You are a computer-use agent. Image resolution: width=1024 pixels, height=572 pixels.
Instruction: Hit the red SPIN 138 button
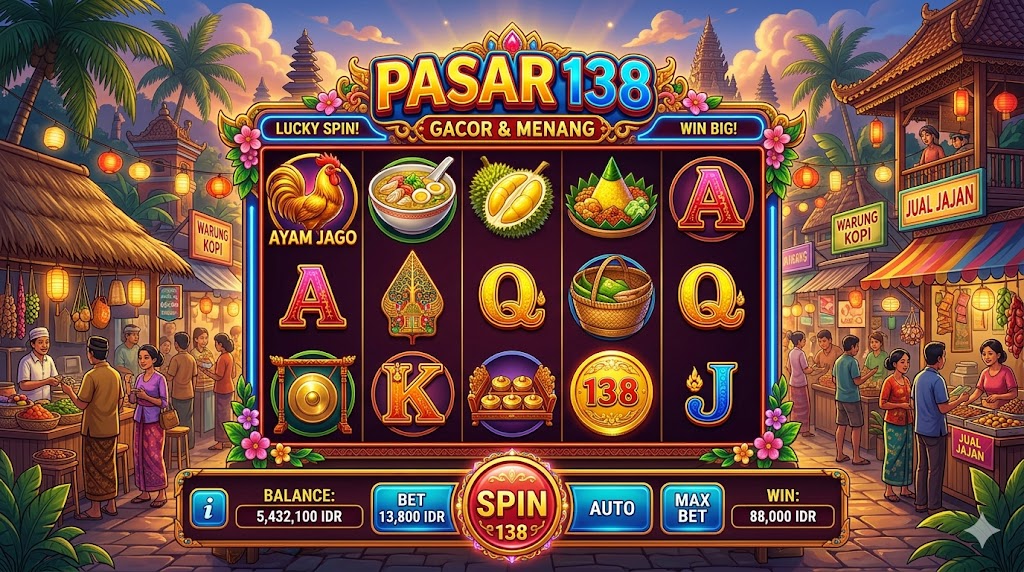coord(511,509)
